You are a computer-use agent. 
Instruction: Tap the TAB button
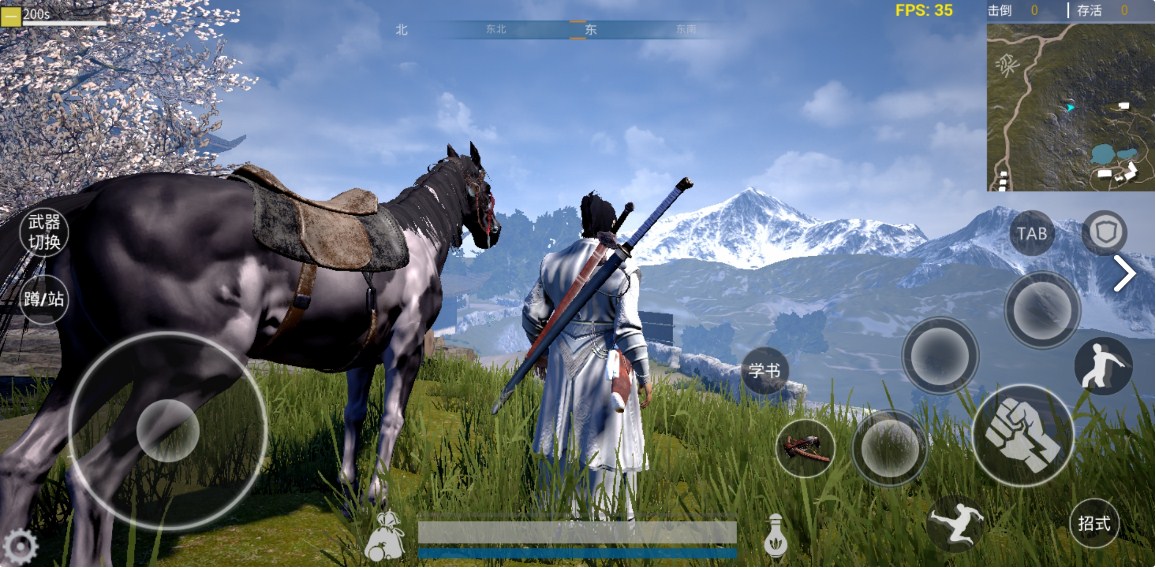pos(1032,234)
